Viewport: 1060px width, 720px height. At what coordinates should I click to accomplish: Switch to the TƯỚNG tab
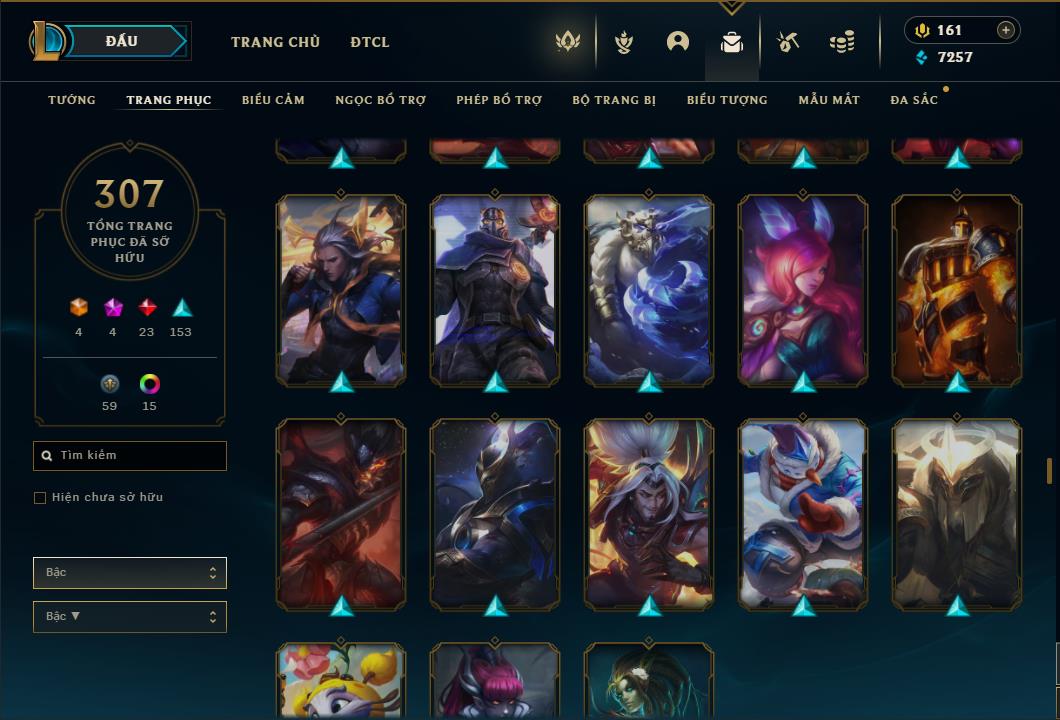72,100
